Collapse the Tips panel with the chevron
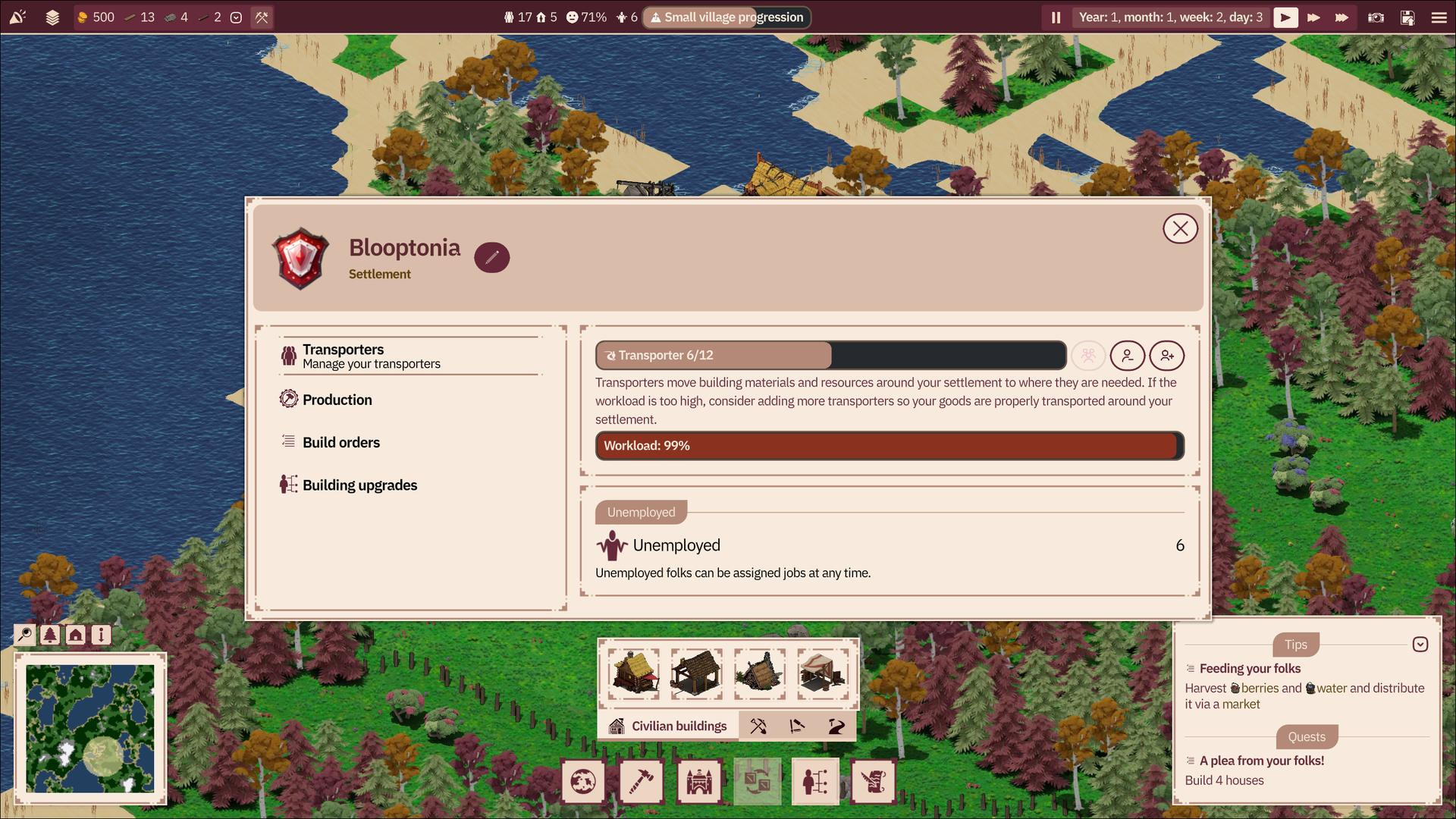 [x=1420, y=645]
